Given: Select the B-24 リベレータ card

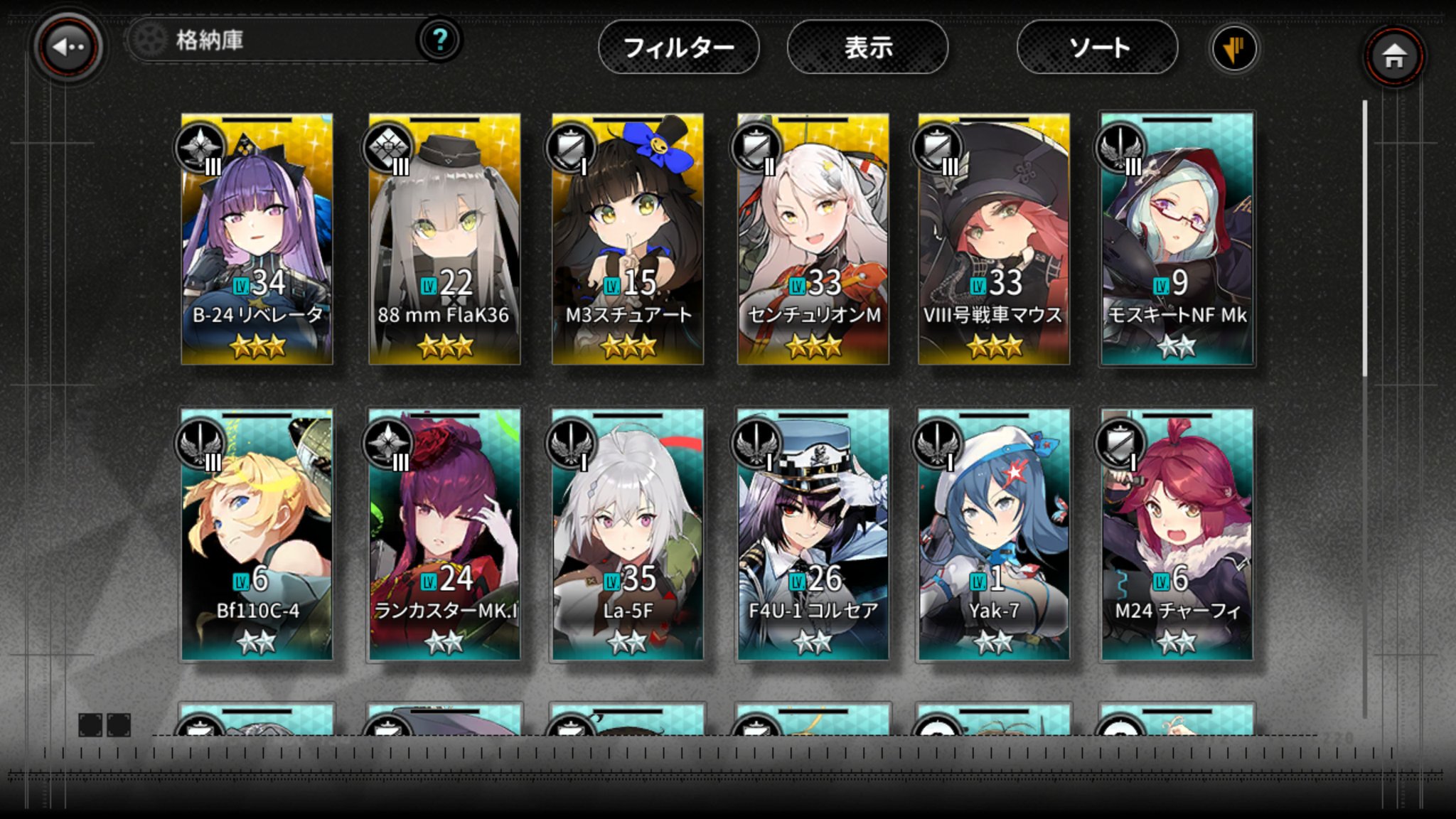Looking at the screenshot, I should pyautogui.click(x=257, y=239).
